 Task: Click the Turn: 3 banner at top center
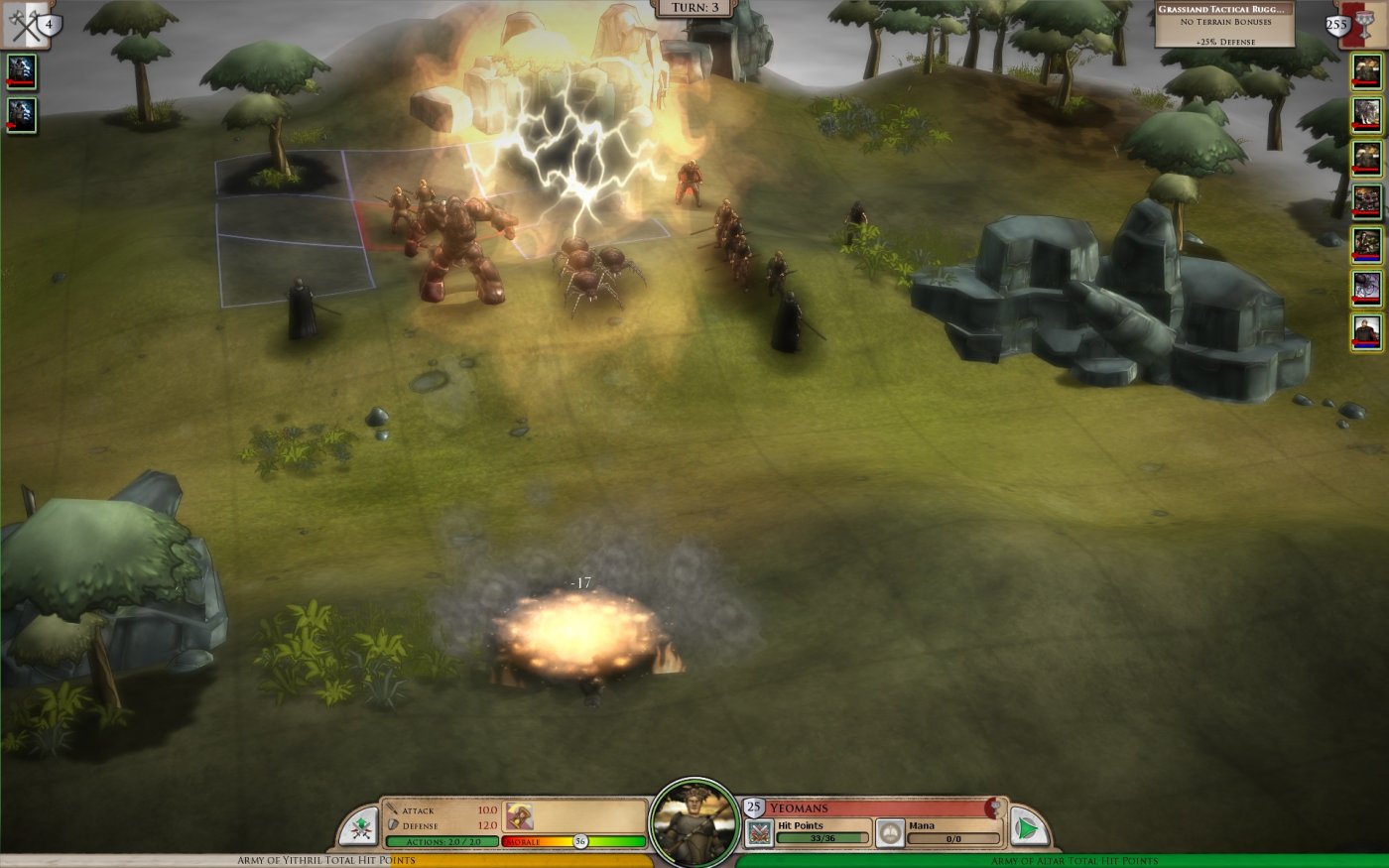tap(693, 9)
